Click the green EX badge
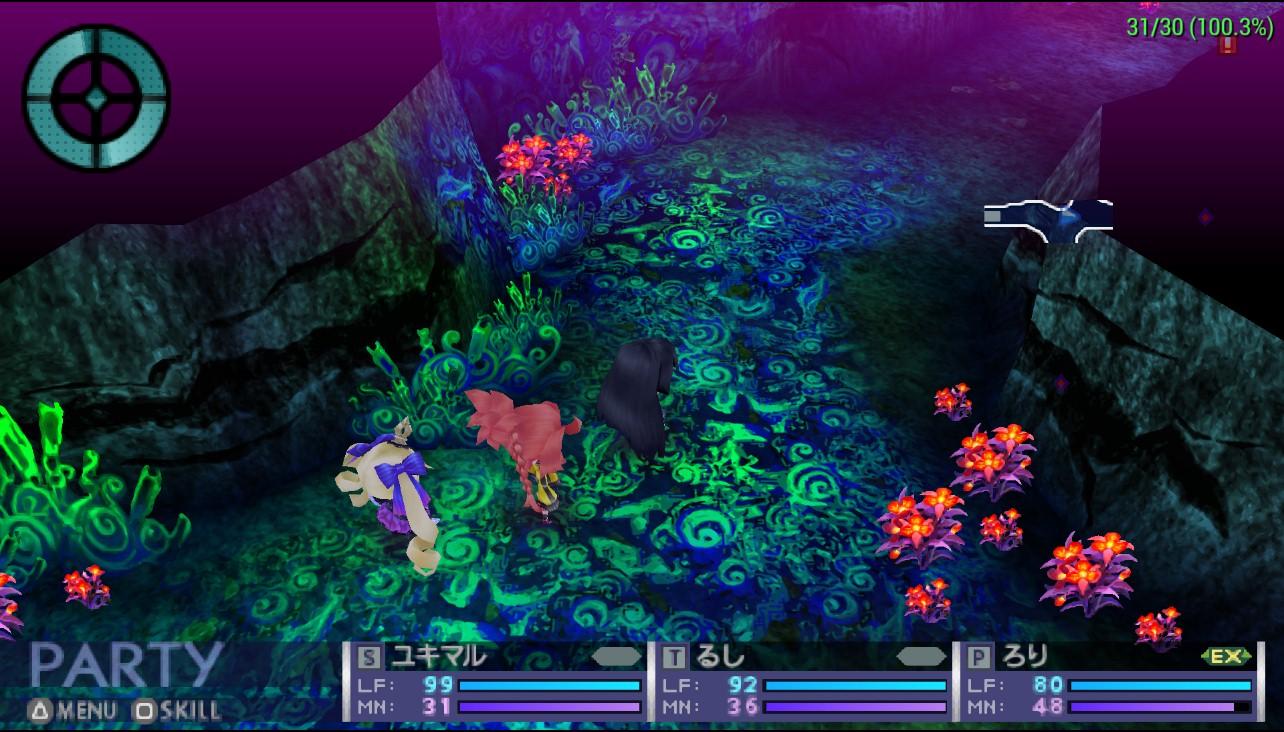The height and width of the screenshot is (732, 1284). click(x=1225, y=656)
